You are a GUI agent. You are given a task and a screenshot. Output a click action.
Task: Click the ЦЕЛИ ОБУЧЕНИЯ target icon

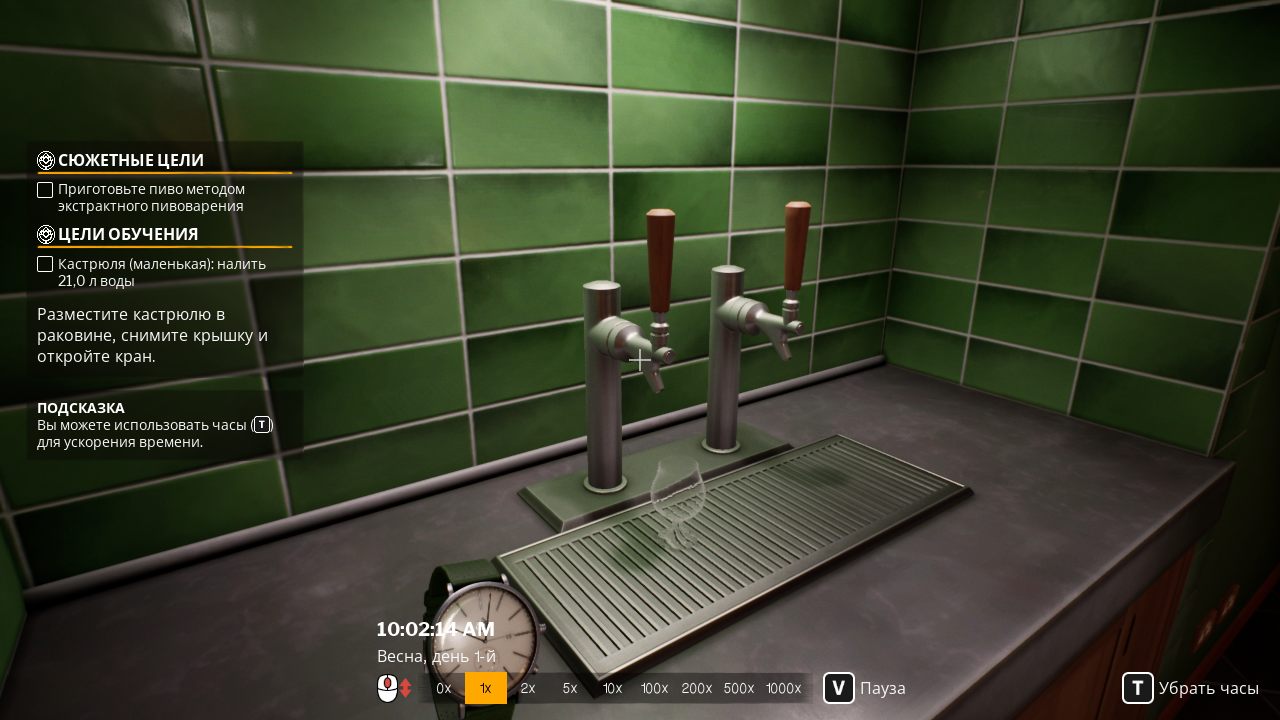[44, 234]
